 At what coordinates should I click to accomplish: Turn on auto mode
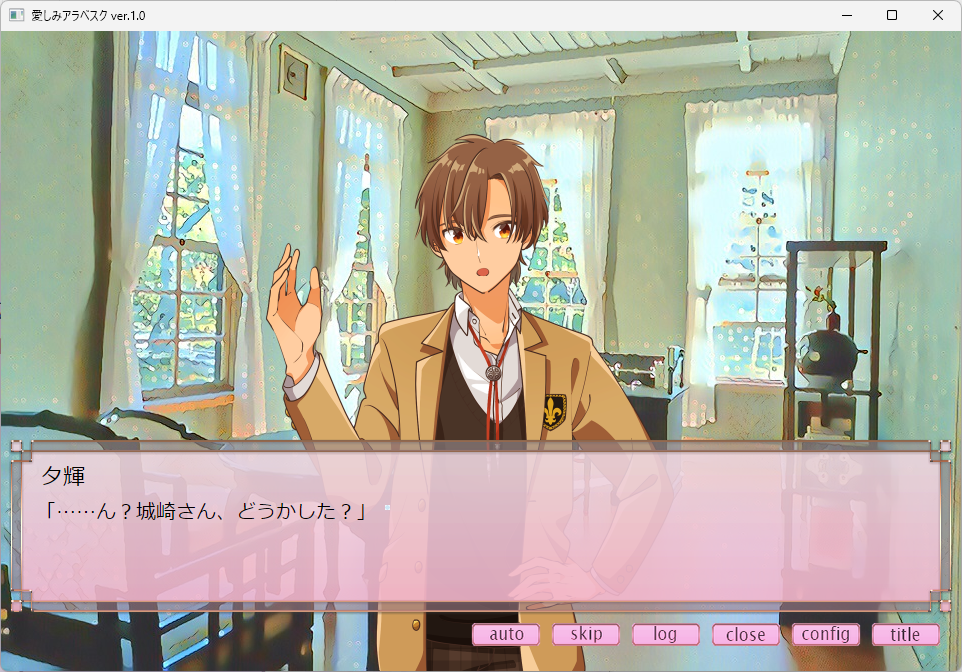506,634
